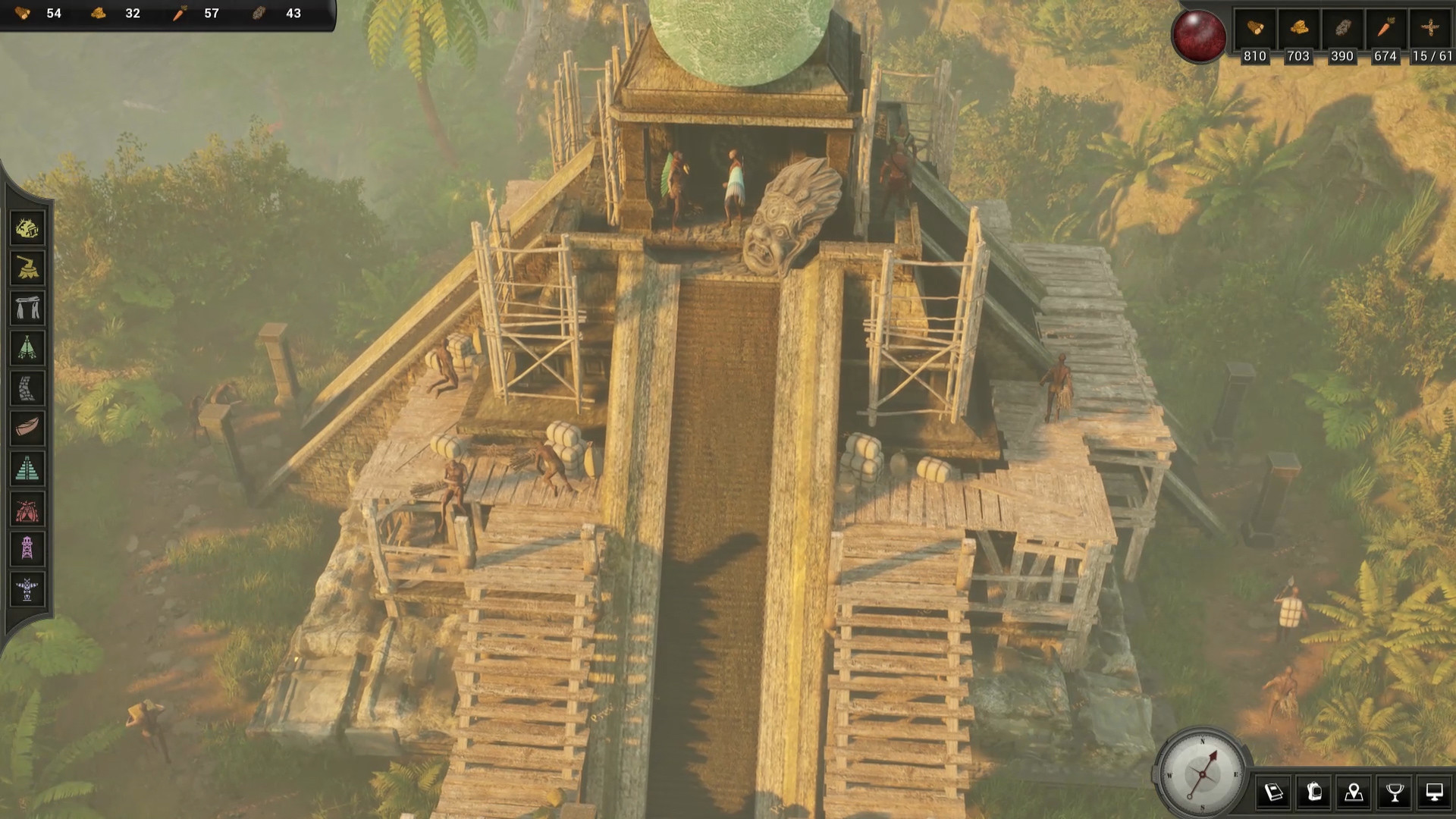Select the canoe build icon
Screen dimensions: 1456x819
27,428
